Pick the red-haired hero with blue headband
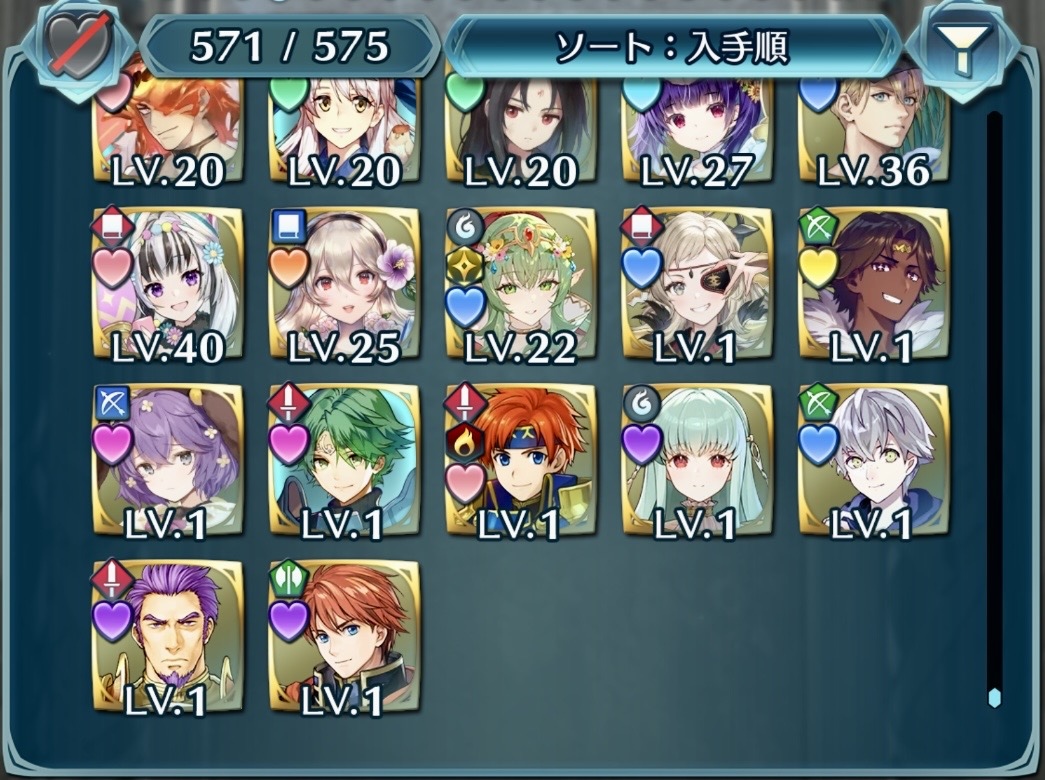1045x780 pixels. pos(520,460)
